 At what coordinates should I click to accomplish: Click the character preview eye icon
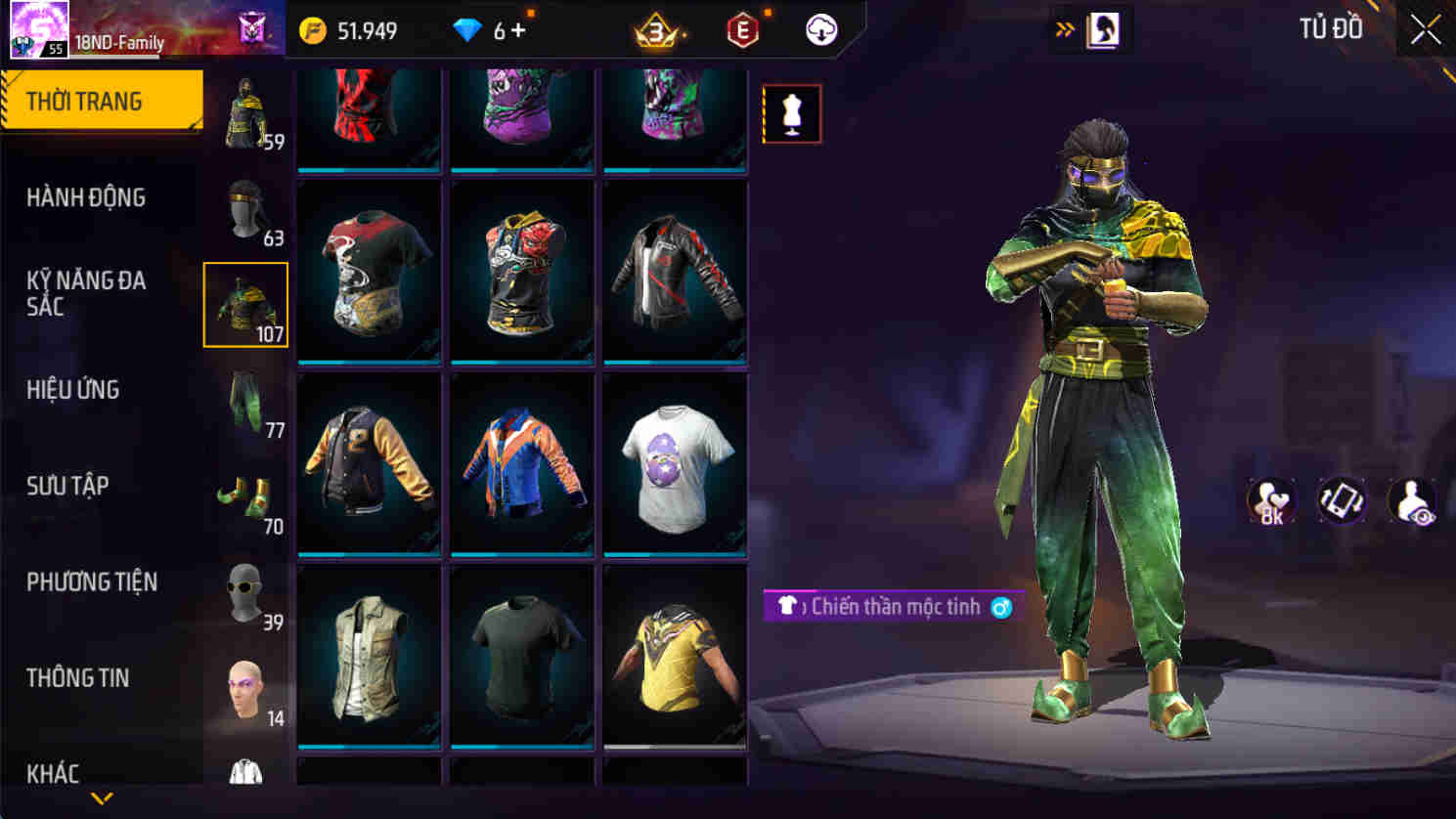[1410, 501]
